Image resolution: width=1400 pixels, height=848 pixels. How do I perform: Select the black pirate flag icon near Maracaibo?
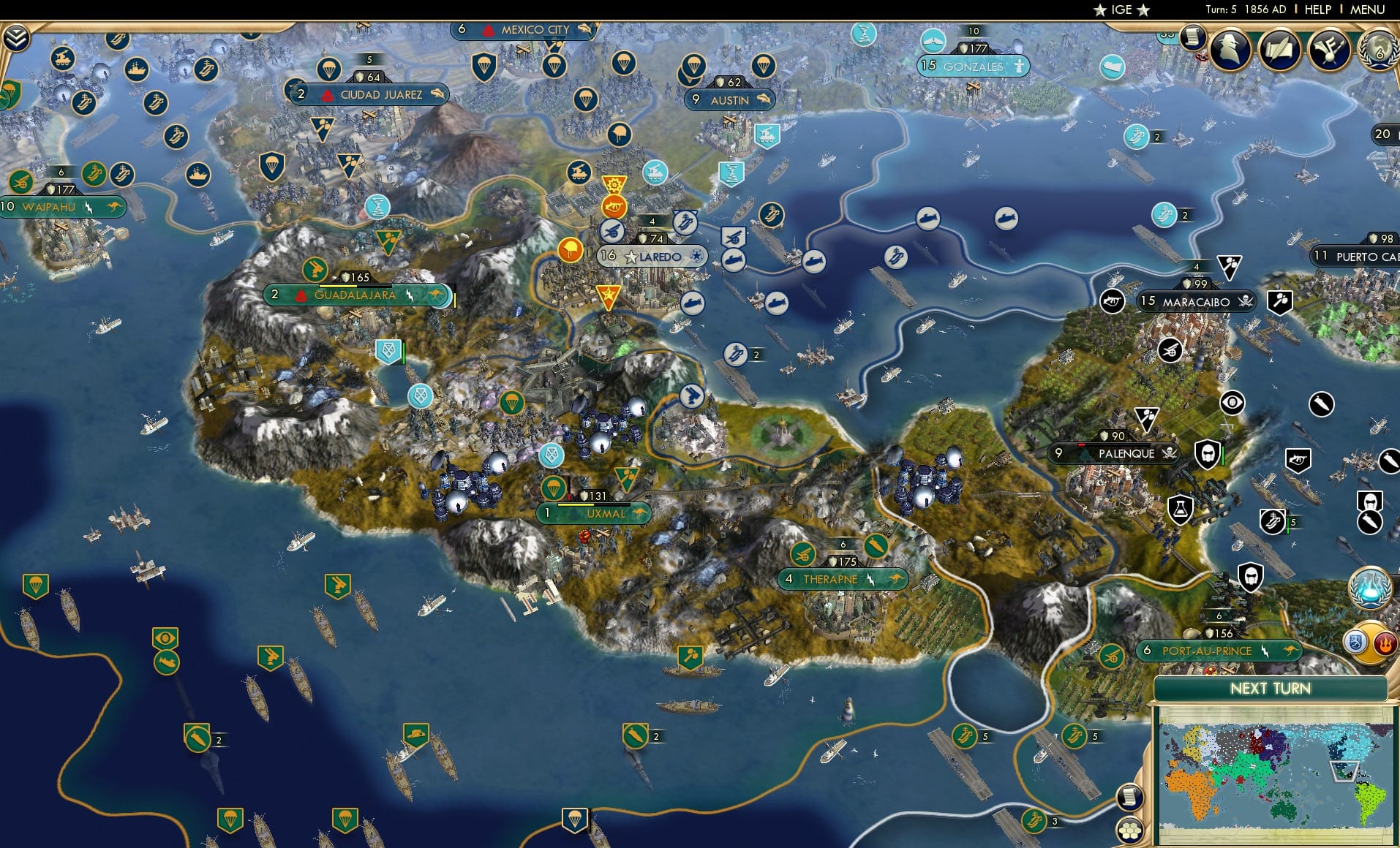(x=1243, y=300)
